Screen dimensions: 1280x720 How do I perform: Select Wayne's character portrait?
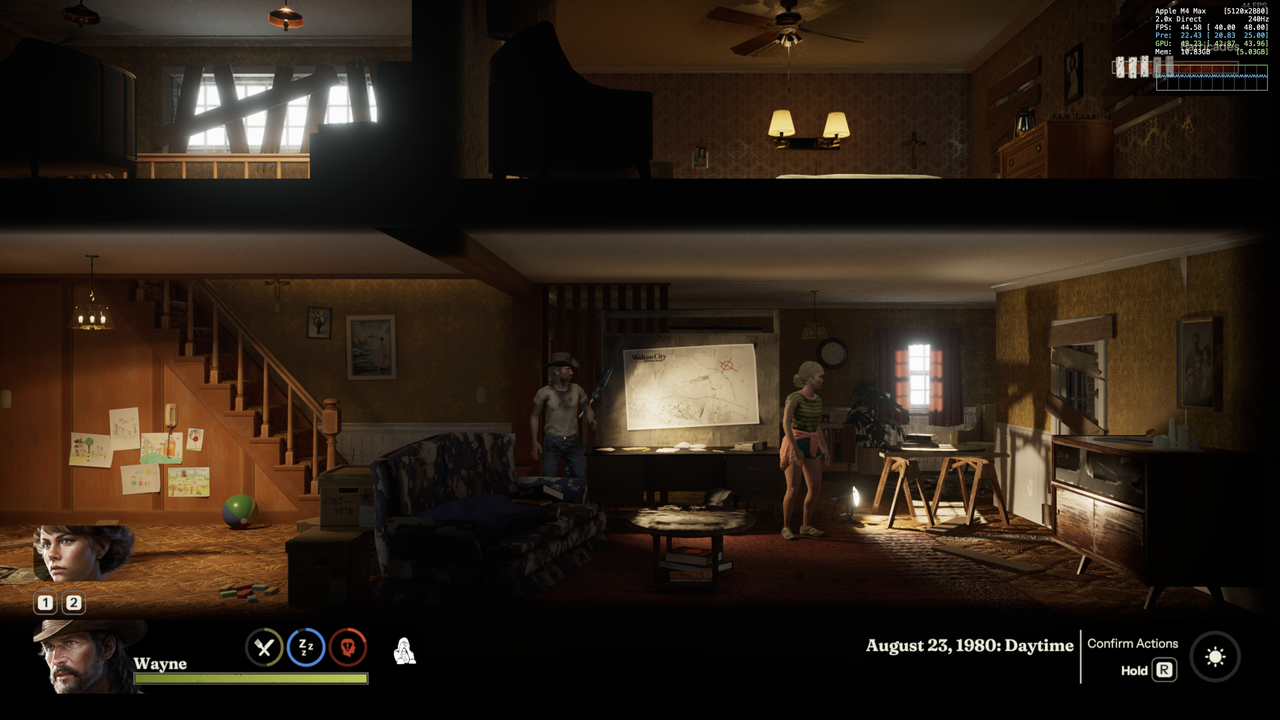pyautogui.click(x=83, y=656)
